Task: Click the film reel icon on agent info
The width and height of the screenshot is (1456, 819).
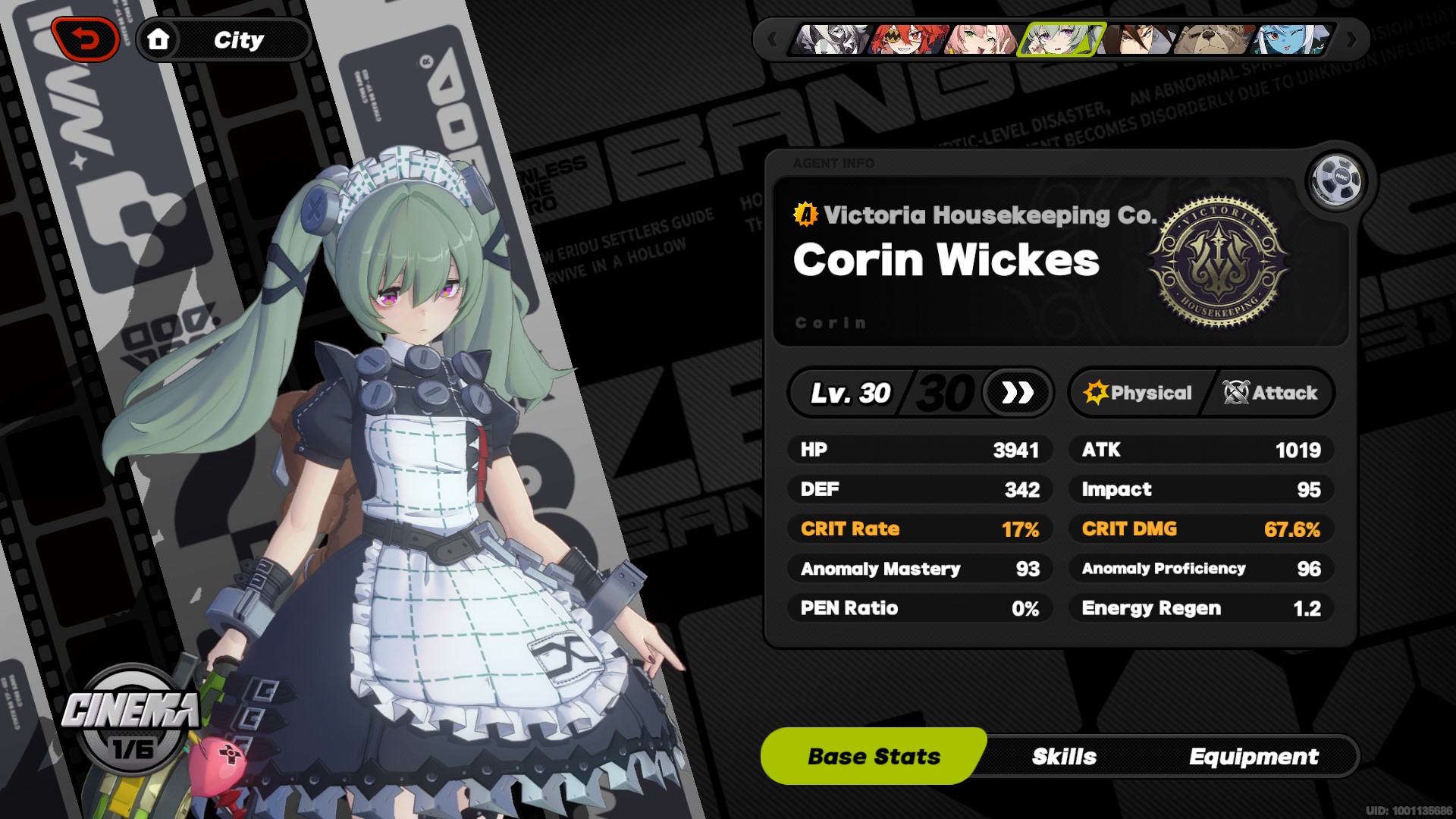Action: point(1336,181)
